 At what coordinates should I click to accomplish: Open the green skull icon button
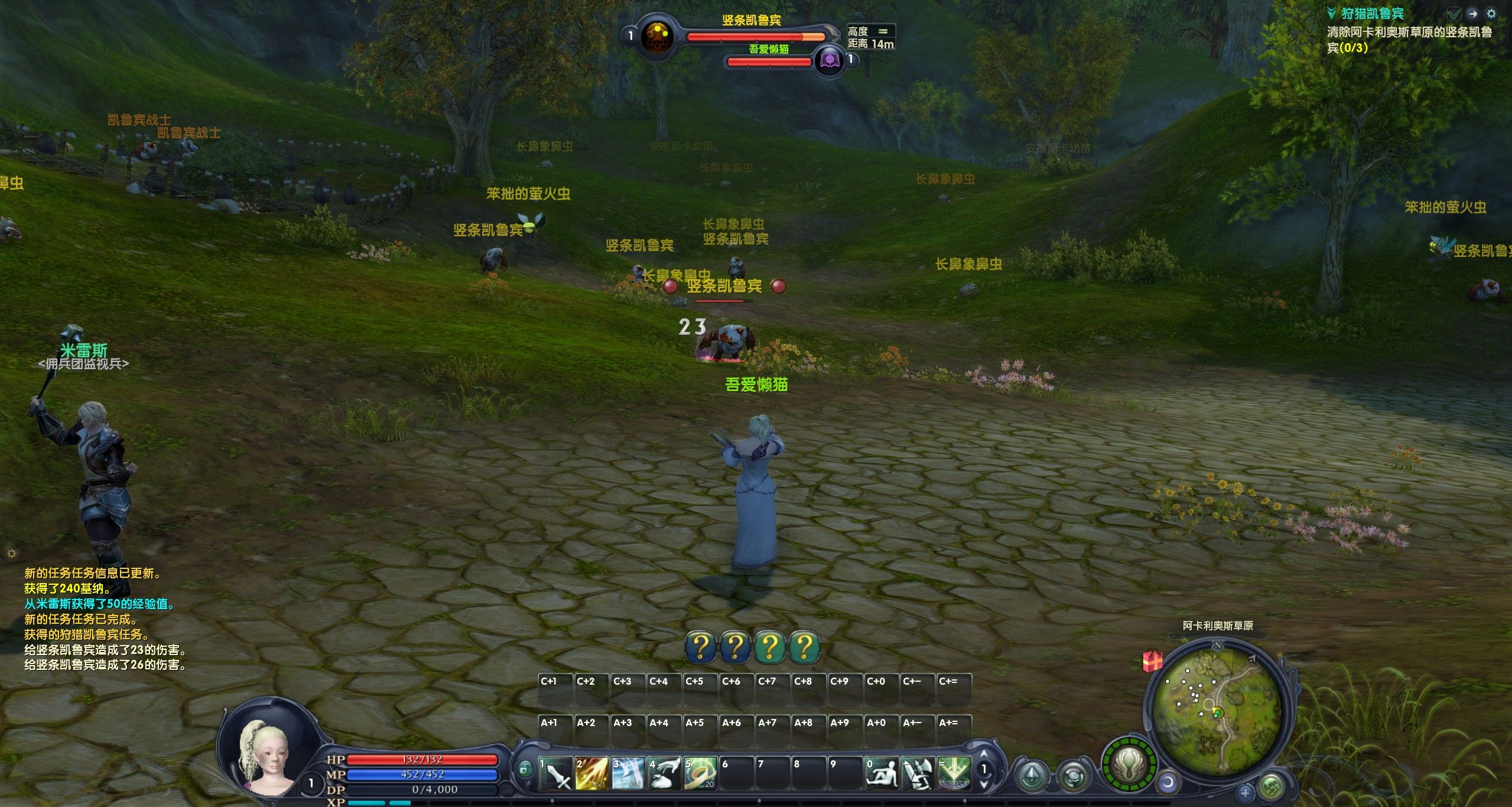click(1271, 787)
